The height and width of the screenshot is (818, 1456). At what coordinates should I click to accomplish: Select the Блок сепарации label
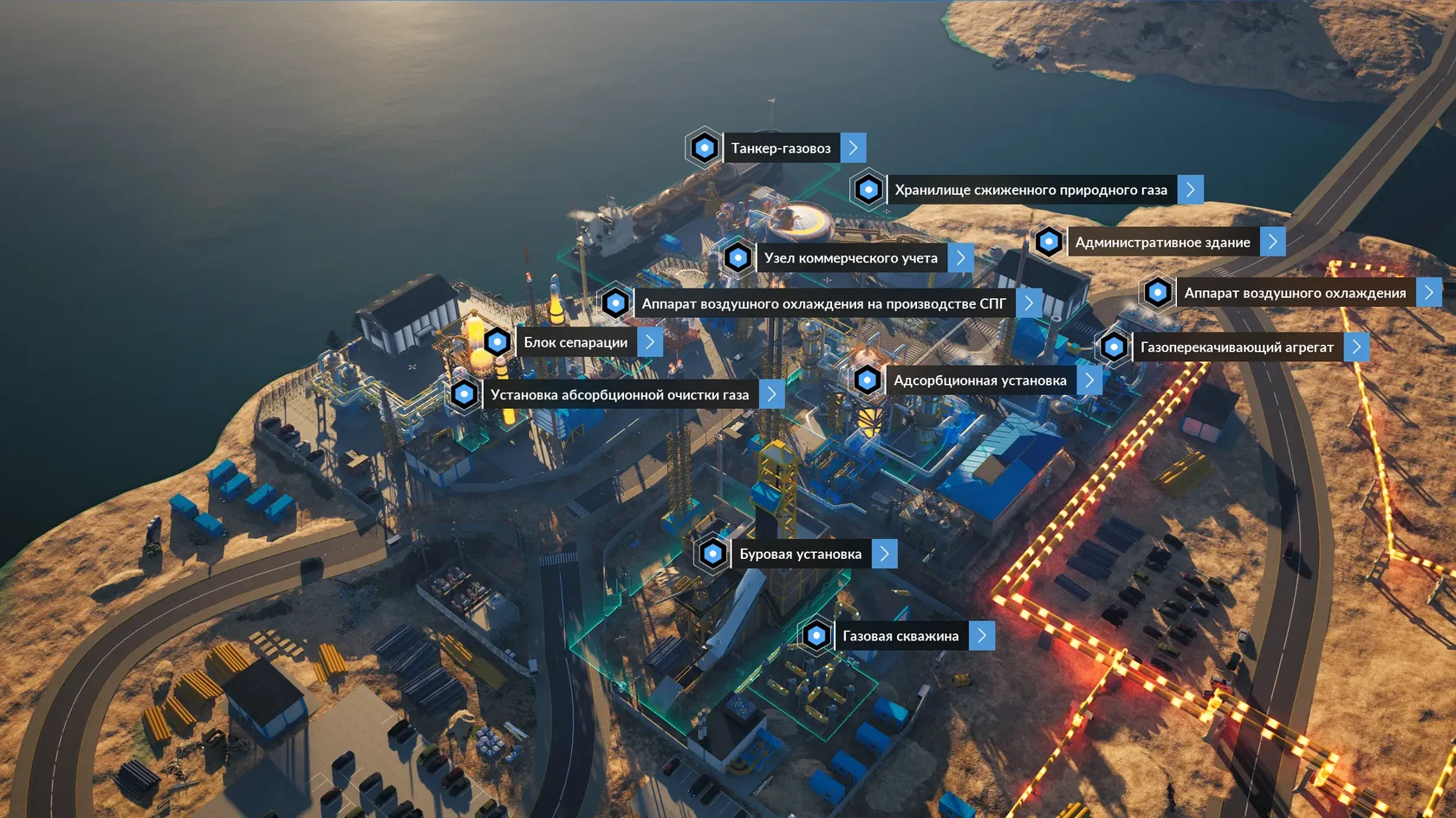[575, 342]
